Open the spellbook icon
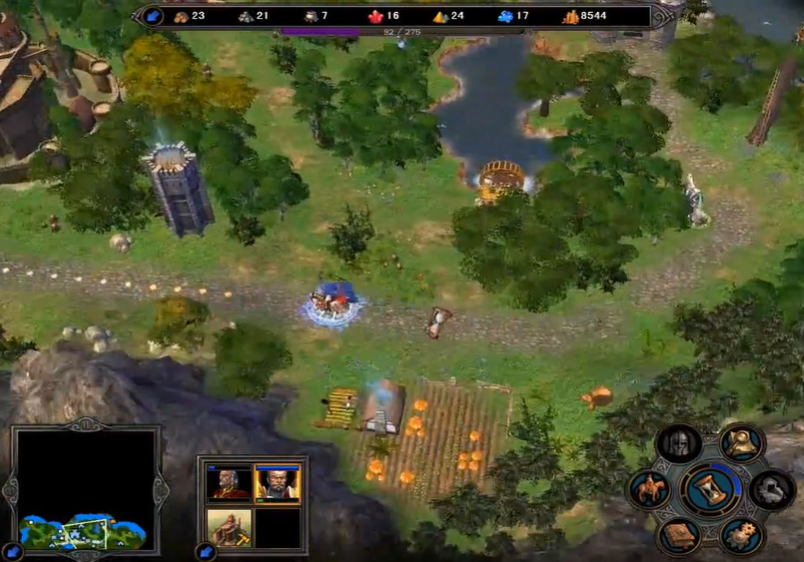804x562 pixels. click(680, 535)
